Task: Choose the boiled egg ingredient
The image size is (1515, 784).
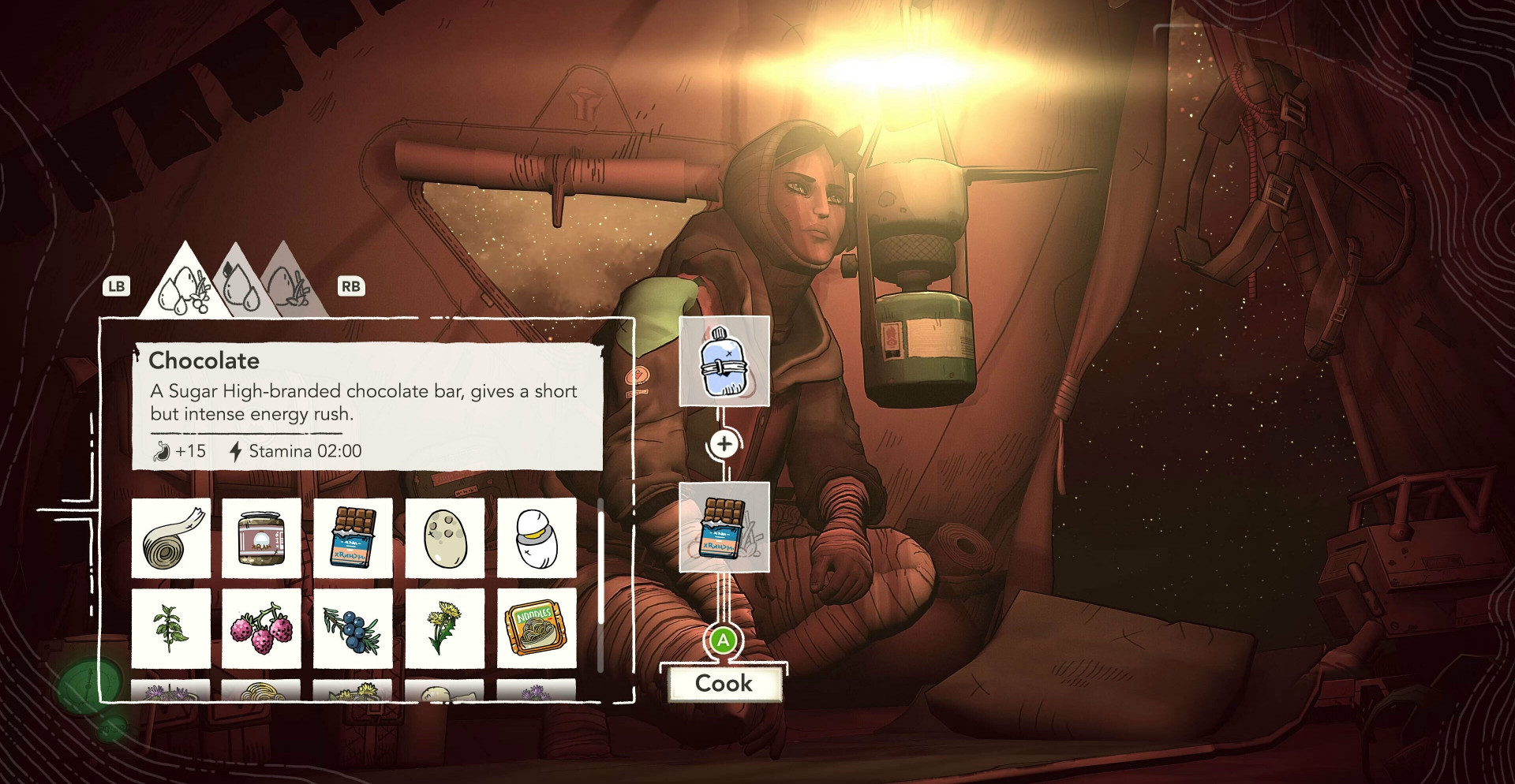Action: click(537, 537)
